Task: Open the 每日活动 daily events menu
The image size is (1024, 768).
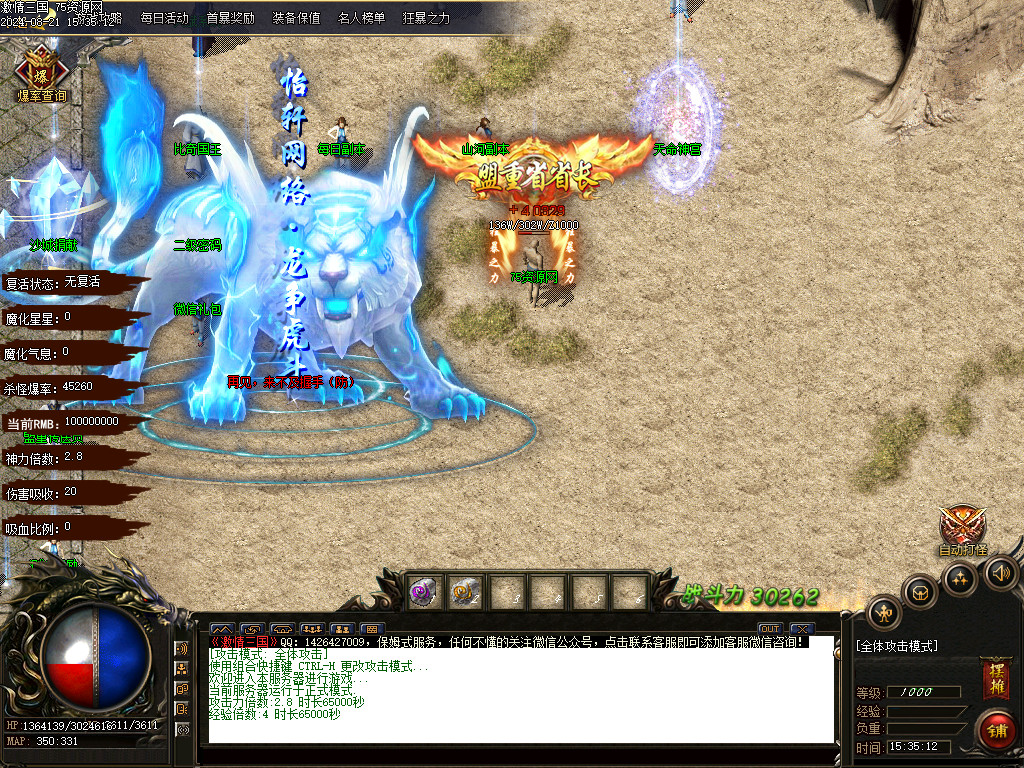Action: coord(164,18)
